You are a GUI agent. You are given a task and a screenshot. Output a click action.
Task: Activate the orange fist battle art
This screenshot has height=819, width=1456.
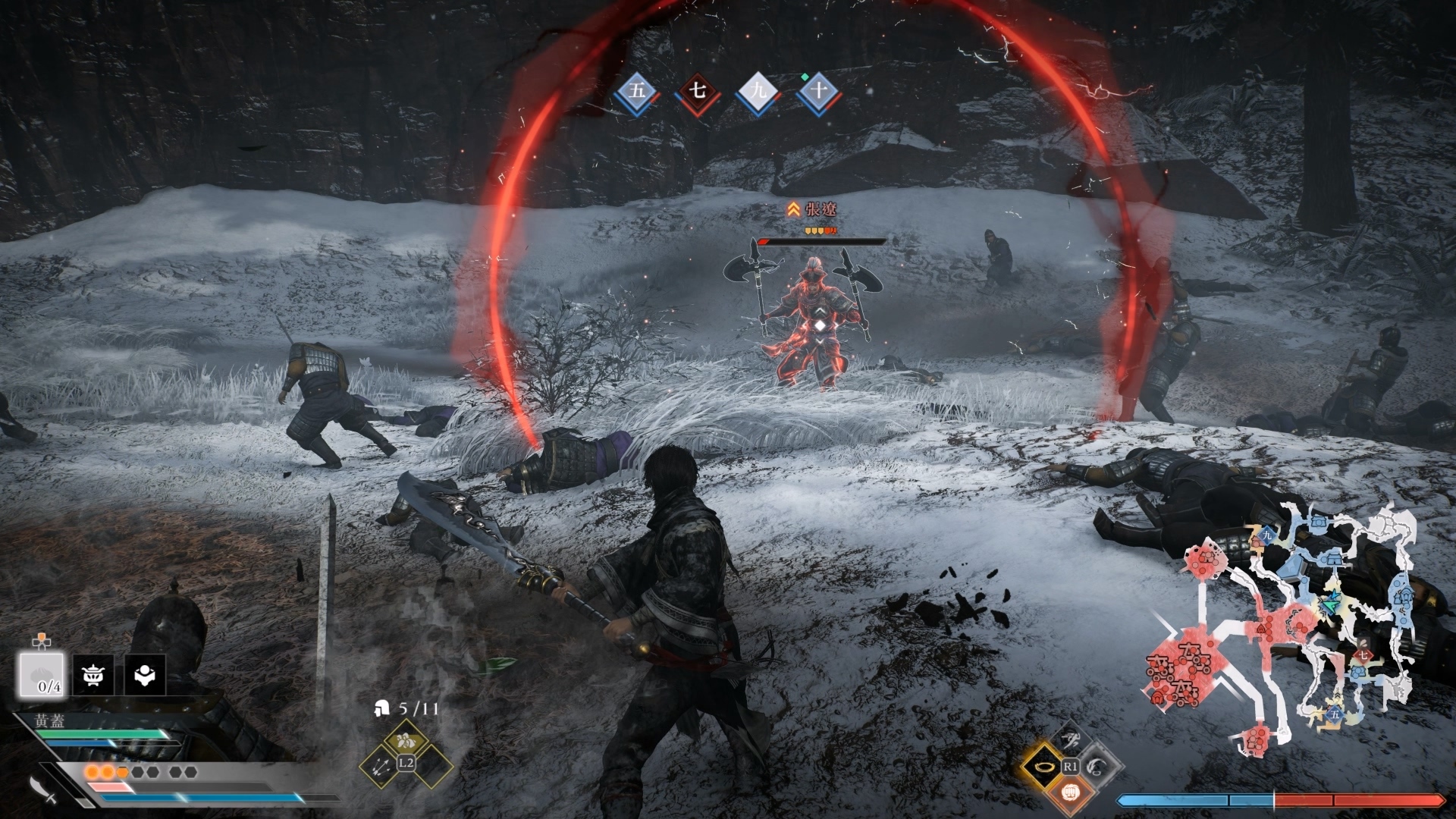[1069, 793]
